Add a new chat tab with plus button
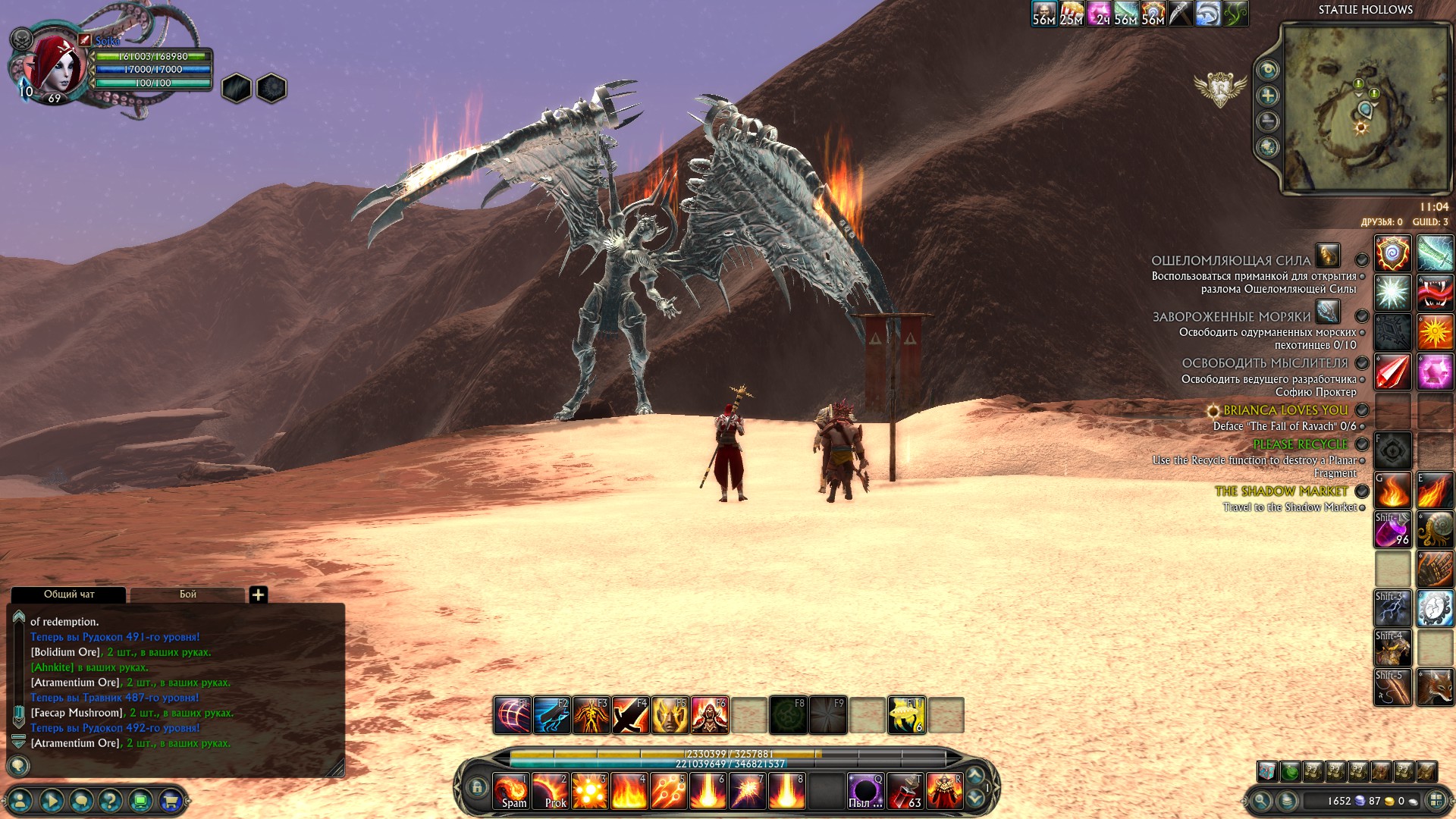This screenshot has width=1456, height=819. pos(258,595)
